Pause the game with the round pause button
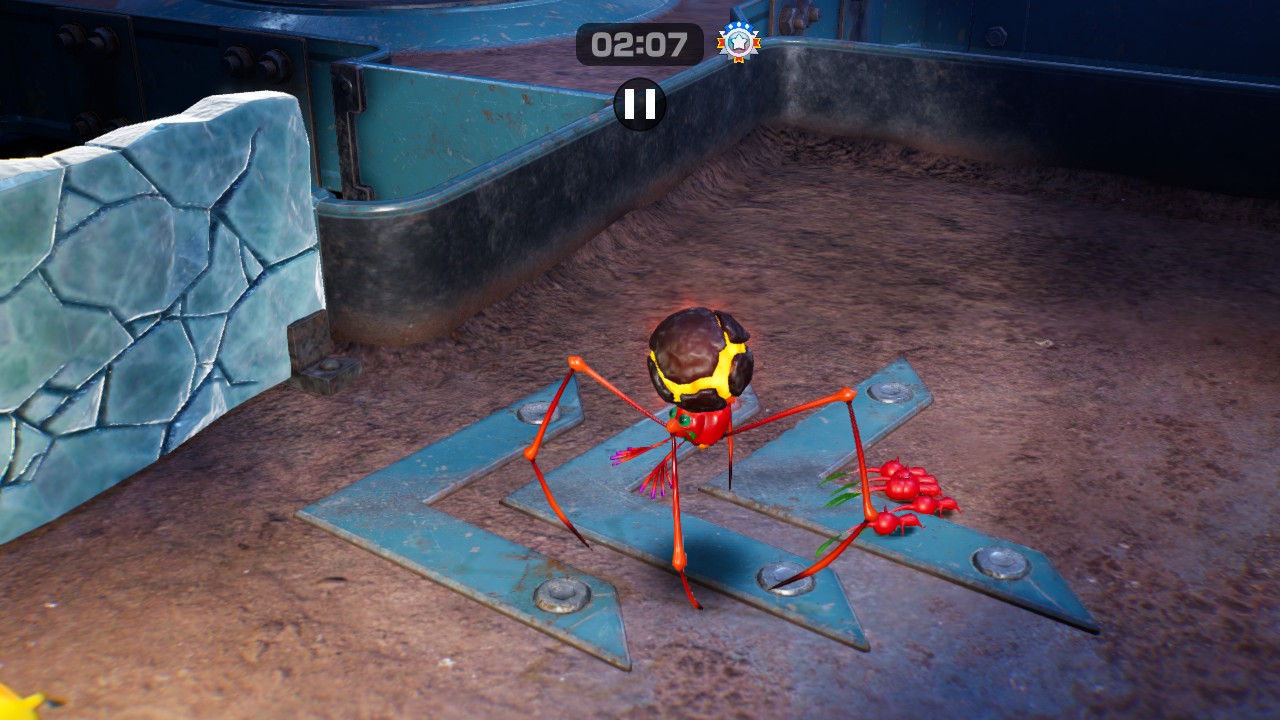Viewport: 1280px width, 720px height. pos(640,104)
